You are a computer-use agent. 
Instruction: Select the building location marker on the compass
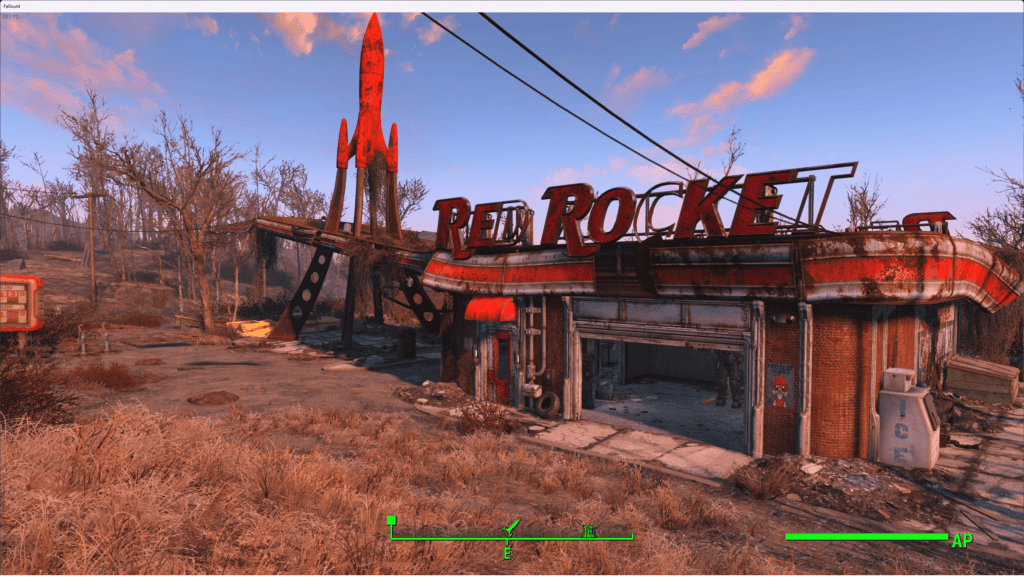[x=588, y=530]
